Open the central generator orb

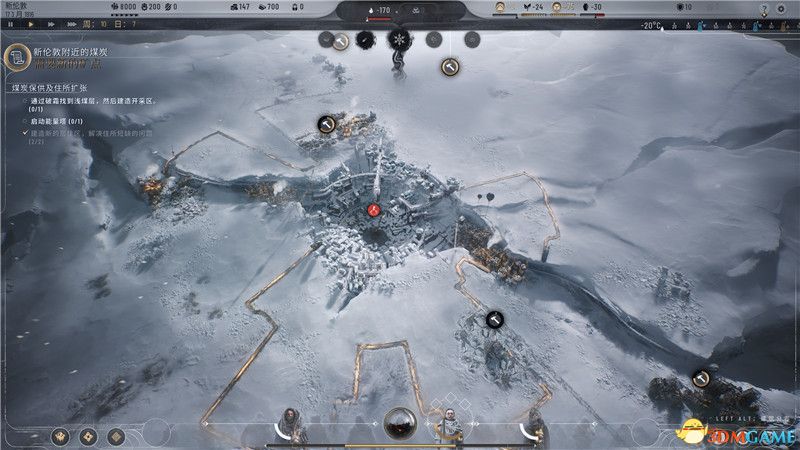coord(400,423)
